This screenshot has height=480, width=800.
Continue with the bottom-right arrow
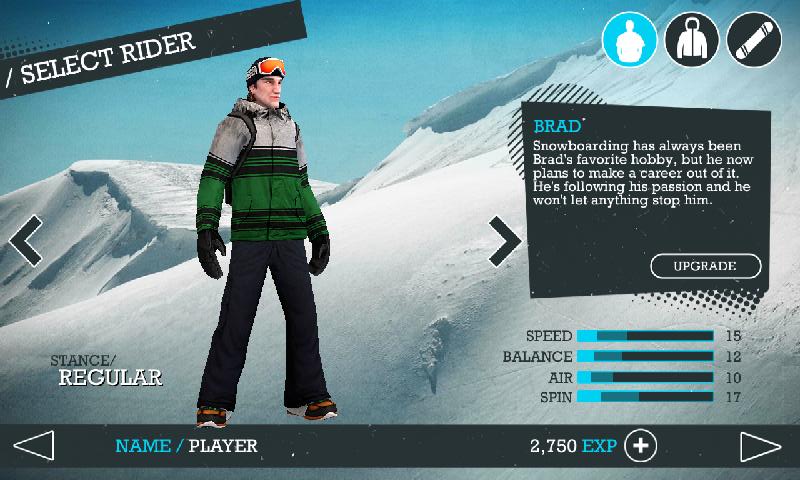[761, 445]
